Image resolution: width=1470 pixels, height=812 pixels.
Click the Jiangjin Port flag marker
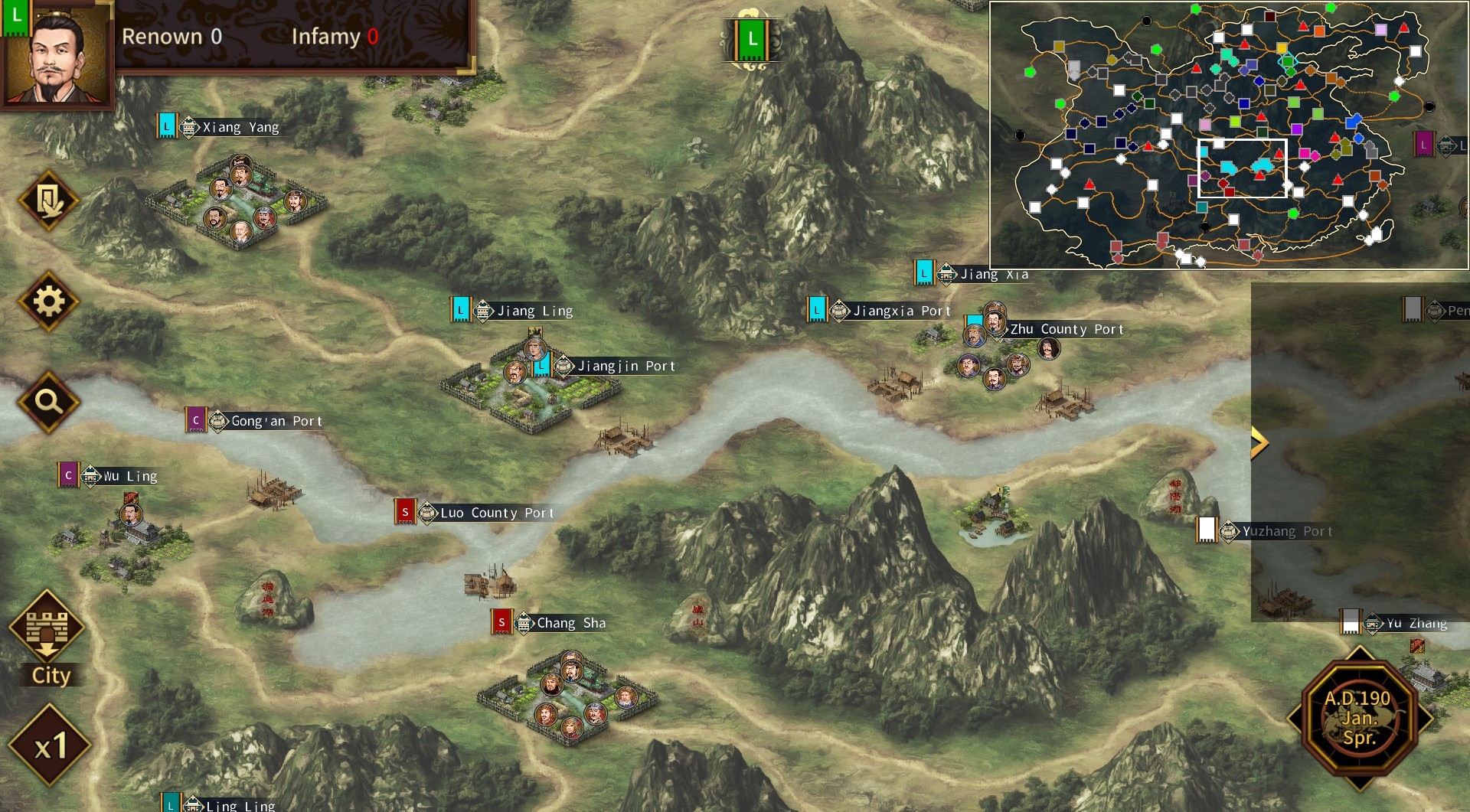click(544, 365)
